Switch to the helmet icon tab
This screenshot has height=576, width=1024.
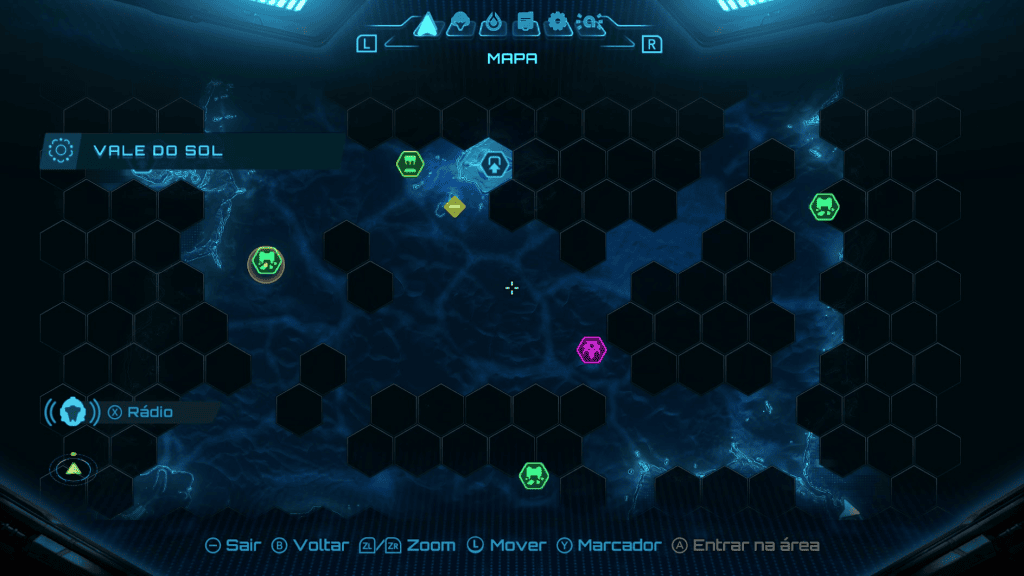tap(460, 23)
